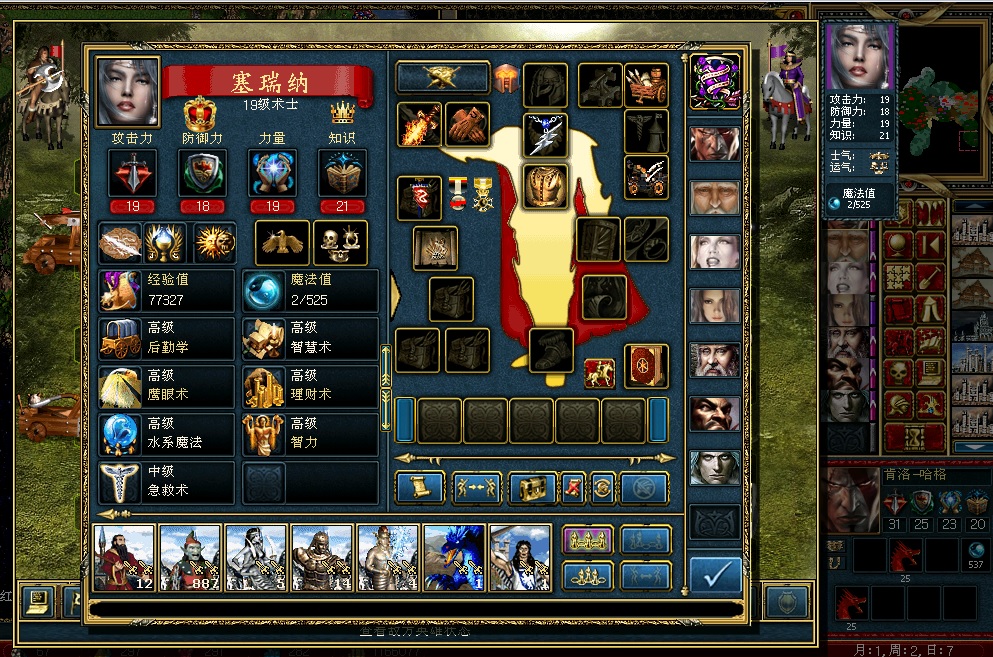Image resolution: width=993 pixels, height=657 pixels.
Task: Select the ammo cart war machine
Action: (x=646, y=86)
